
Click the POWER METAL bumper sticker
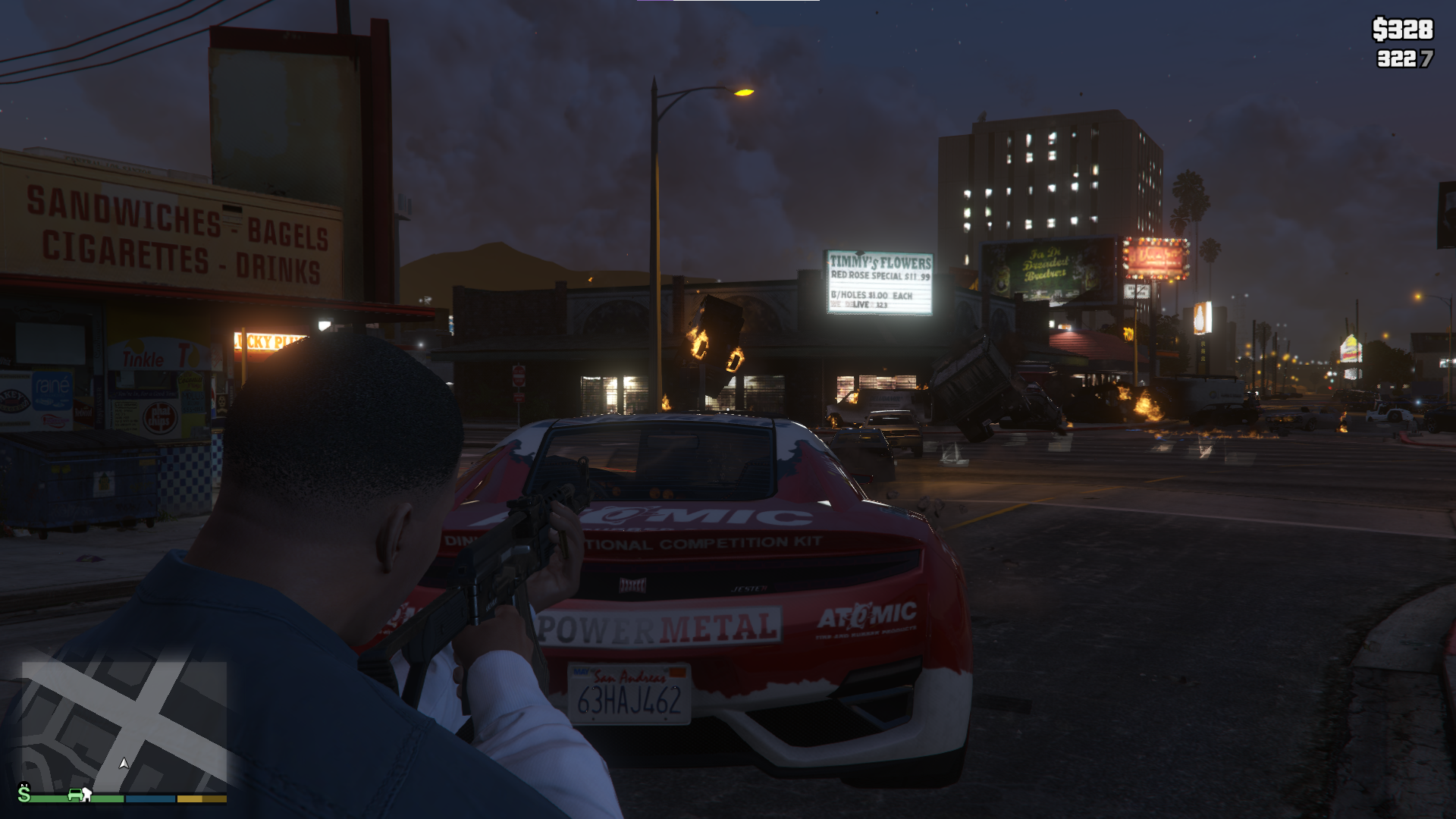(657, 626)
